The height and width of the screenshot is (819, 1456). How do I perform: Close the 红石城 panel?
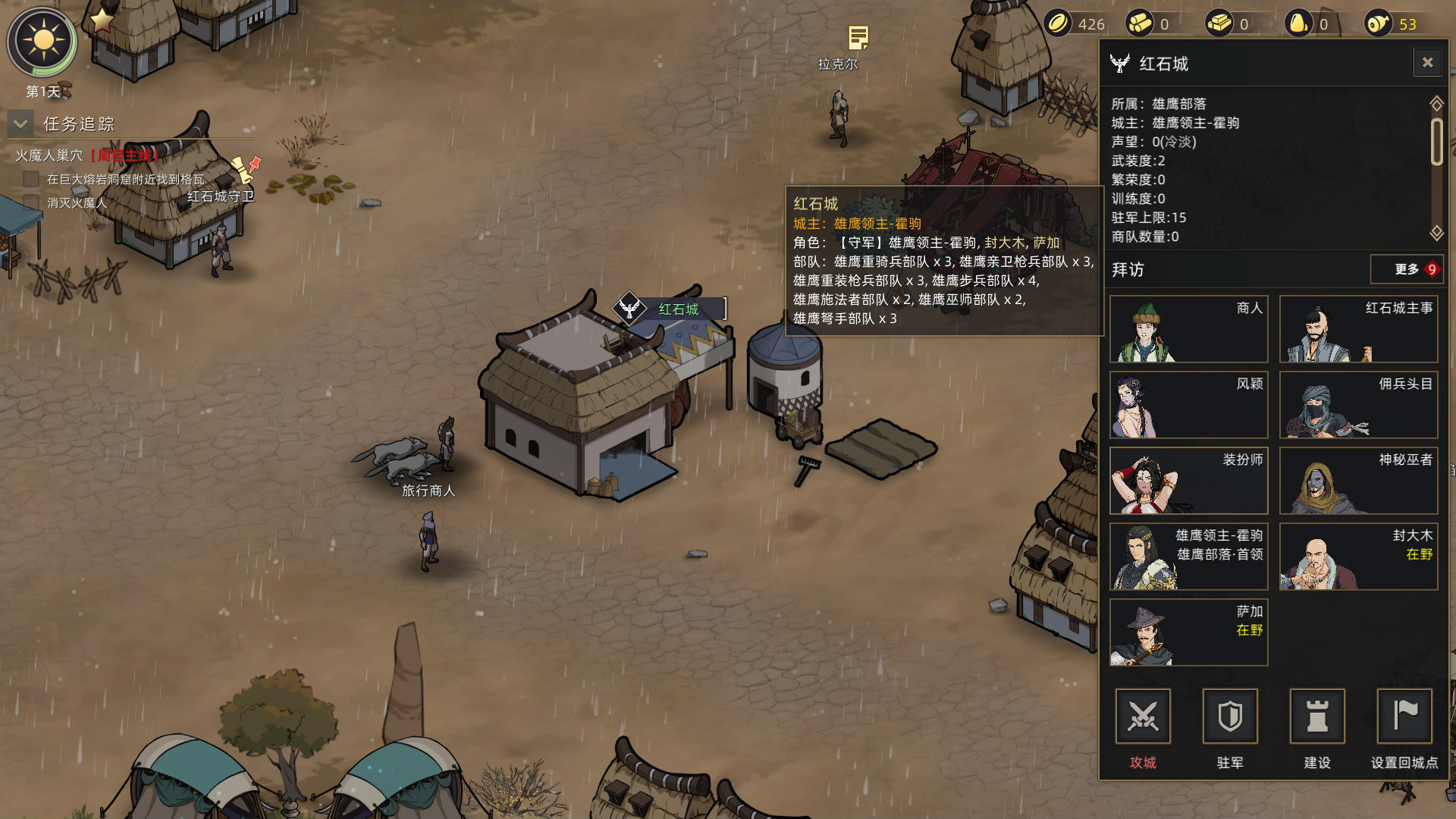click(1426, 63)
